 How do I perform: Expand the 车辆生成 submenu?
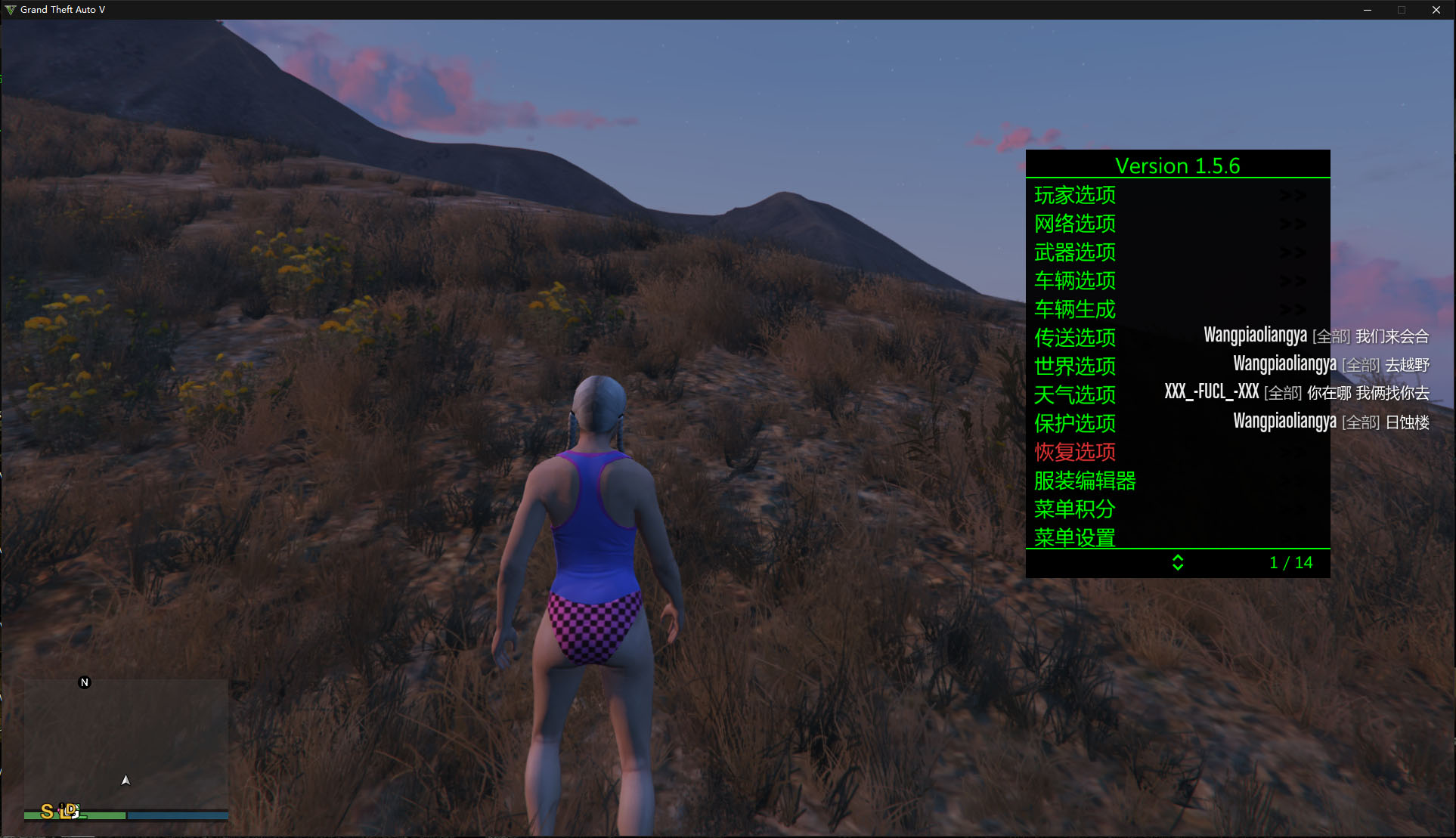coord(1076,310)
